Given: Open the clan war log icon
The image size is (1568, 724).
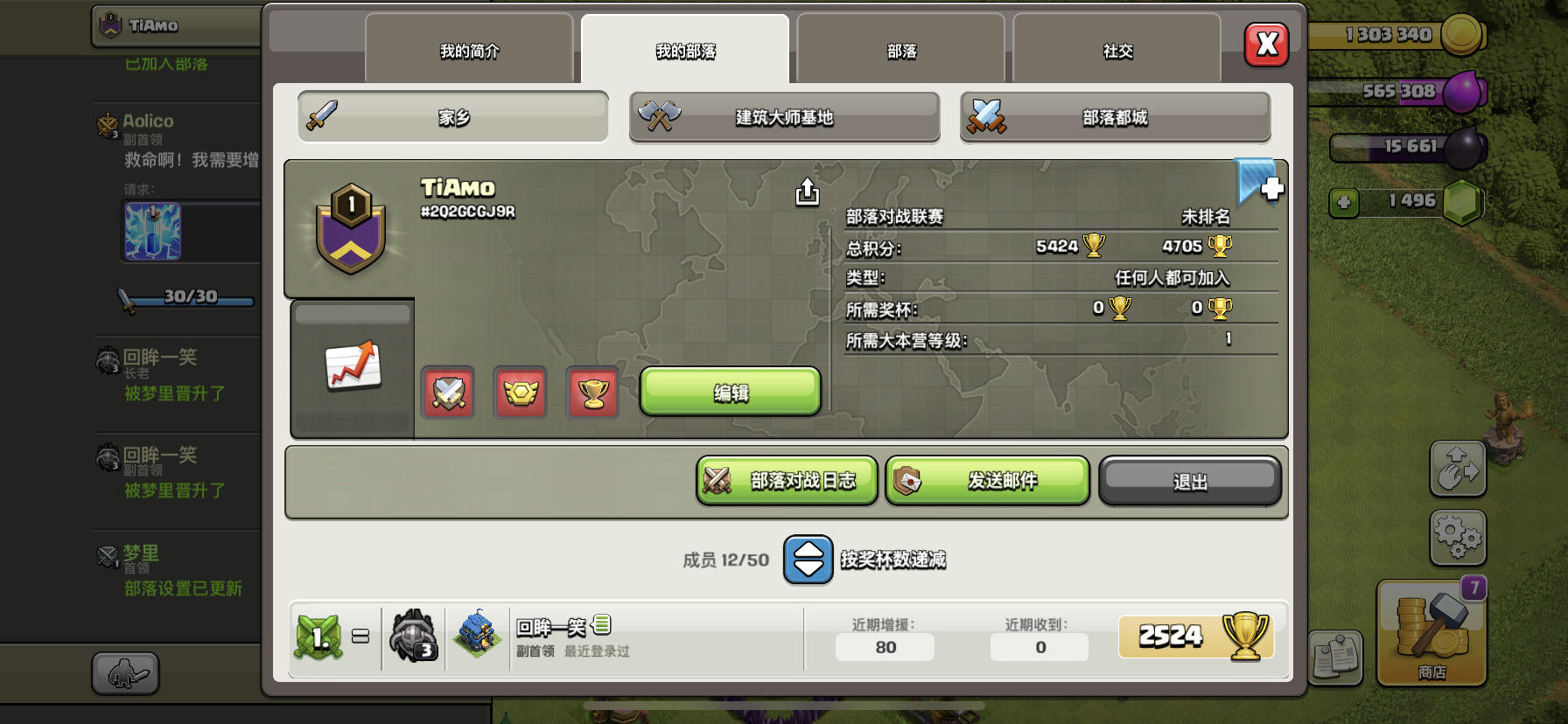Looking at the screenshot, I should pos(719,480).
